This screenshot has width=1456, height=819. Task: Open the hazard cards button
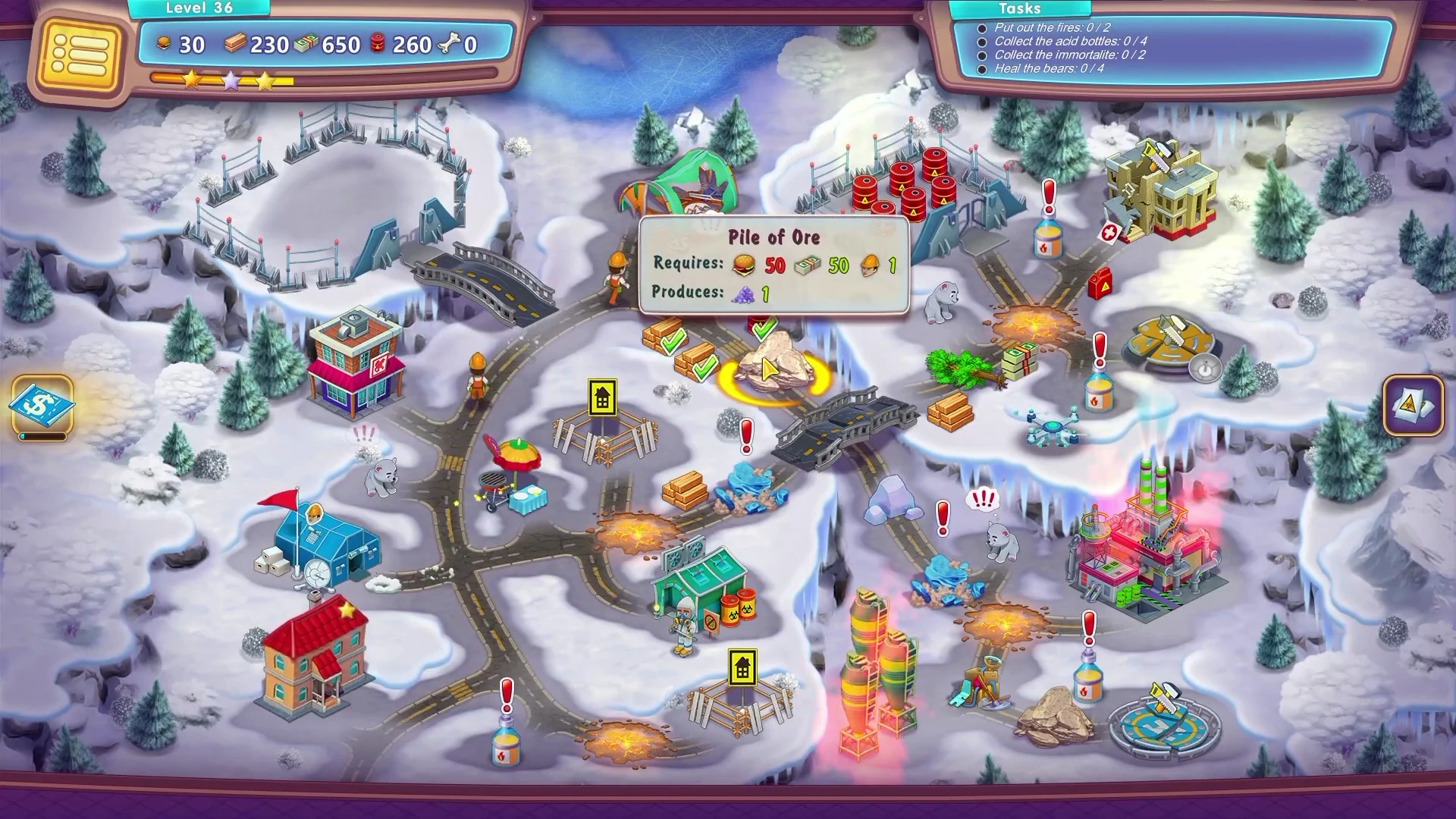[x=1413, y=405]
